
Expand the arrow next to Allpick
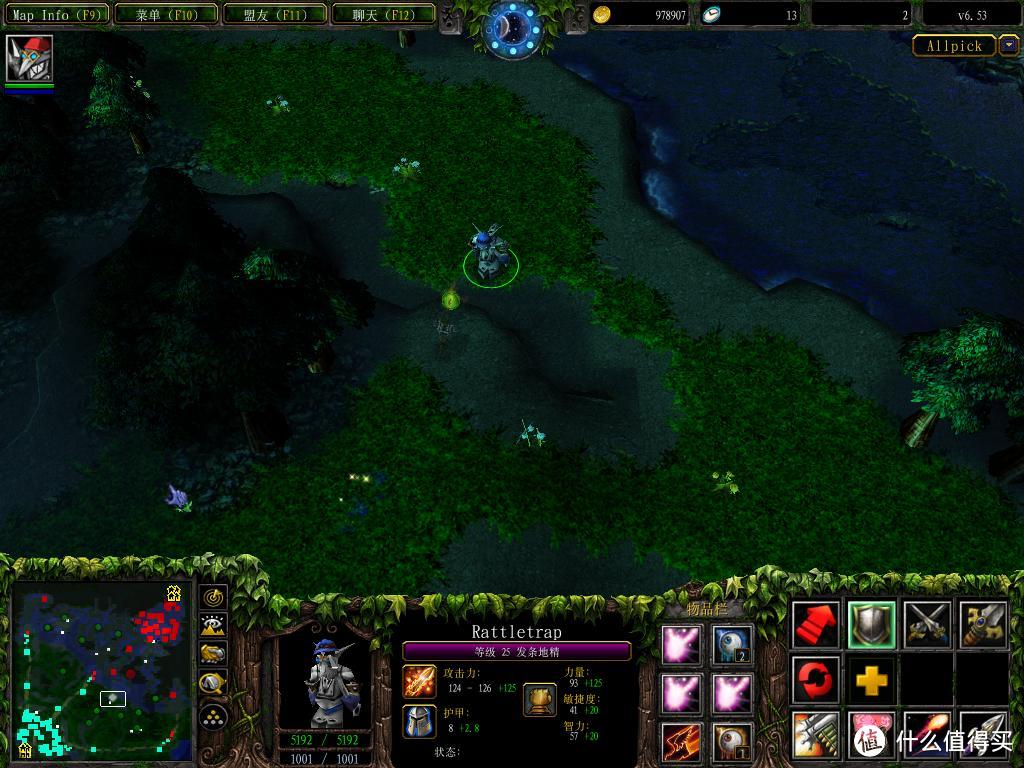[x=1009, y=45]
